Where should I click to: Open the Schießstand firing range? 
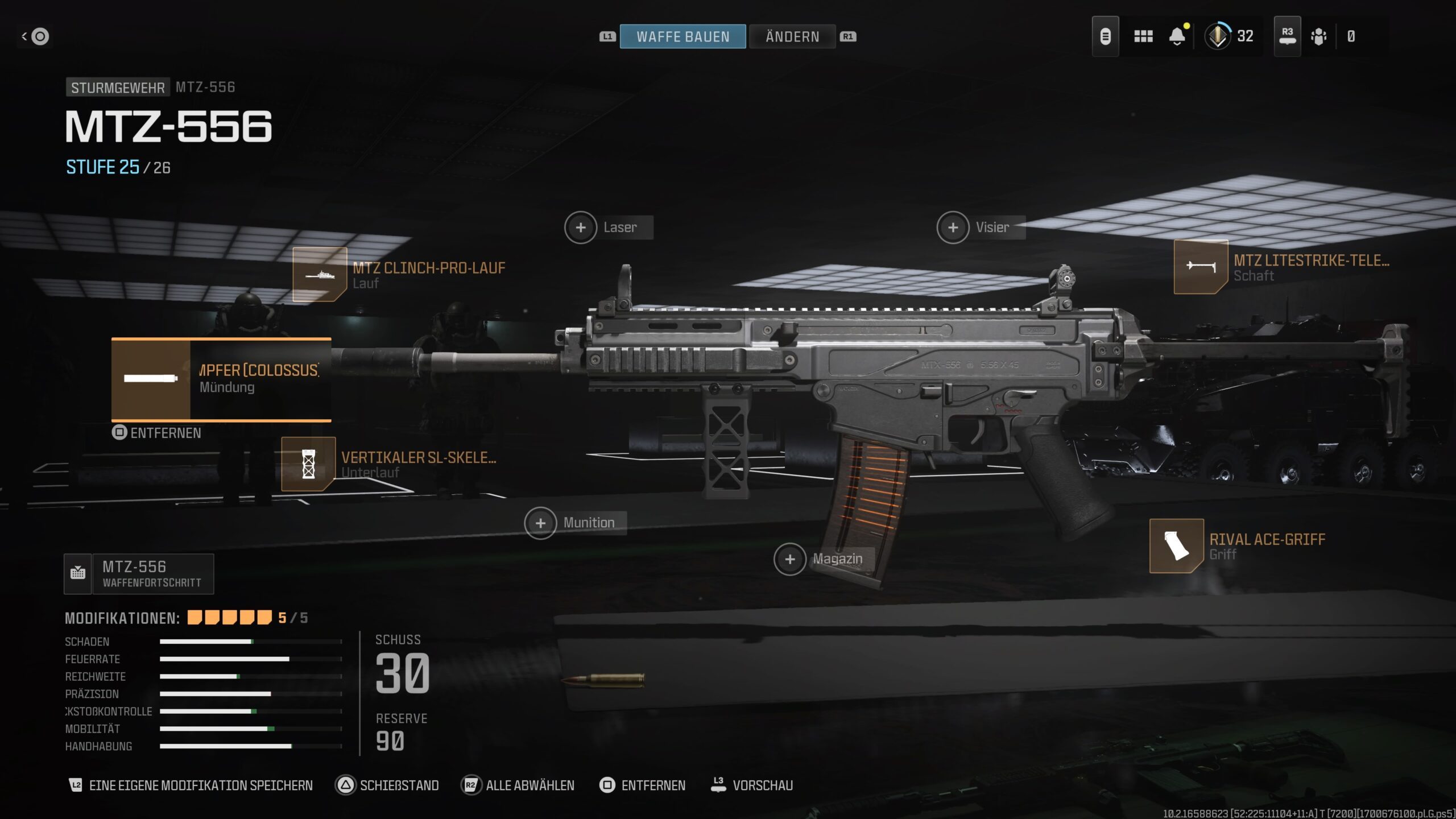tap(388, 785)
